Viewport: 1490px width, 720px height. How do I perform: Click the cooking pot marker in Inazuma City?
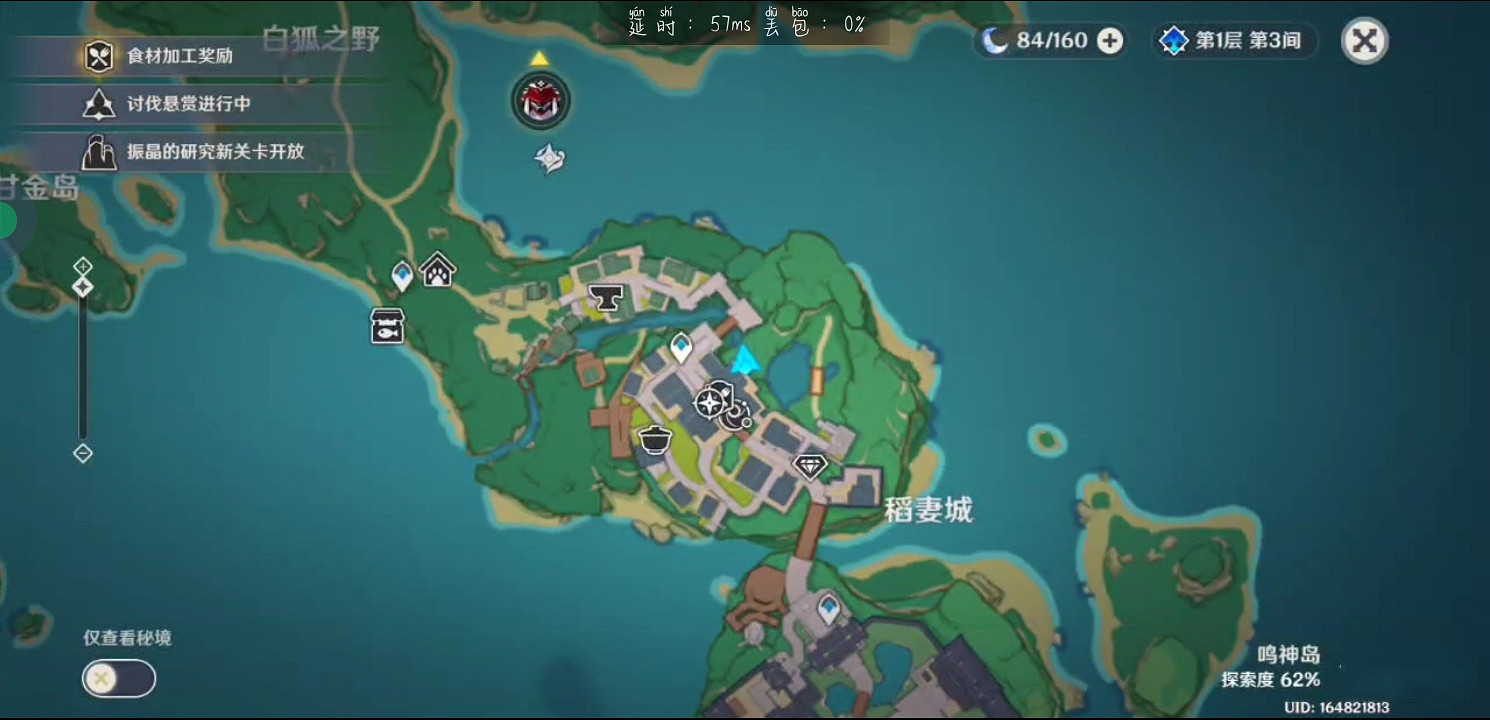(655, 437)
